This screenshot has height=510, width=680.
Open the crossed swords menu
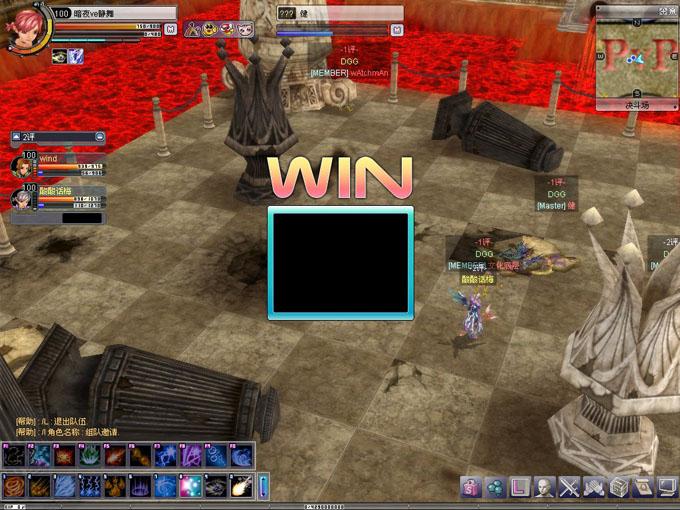click(569, 487)
